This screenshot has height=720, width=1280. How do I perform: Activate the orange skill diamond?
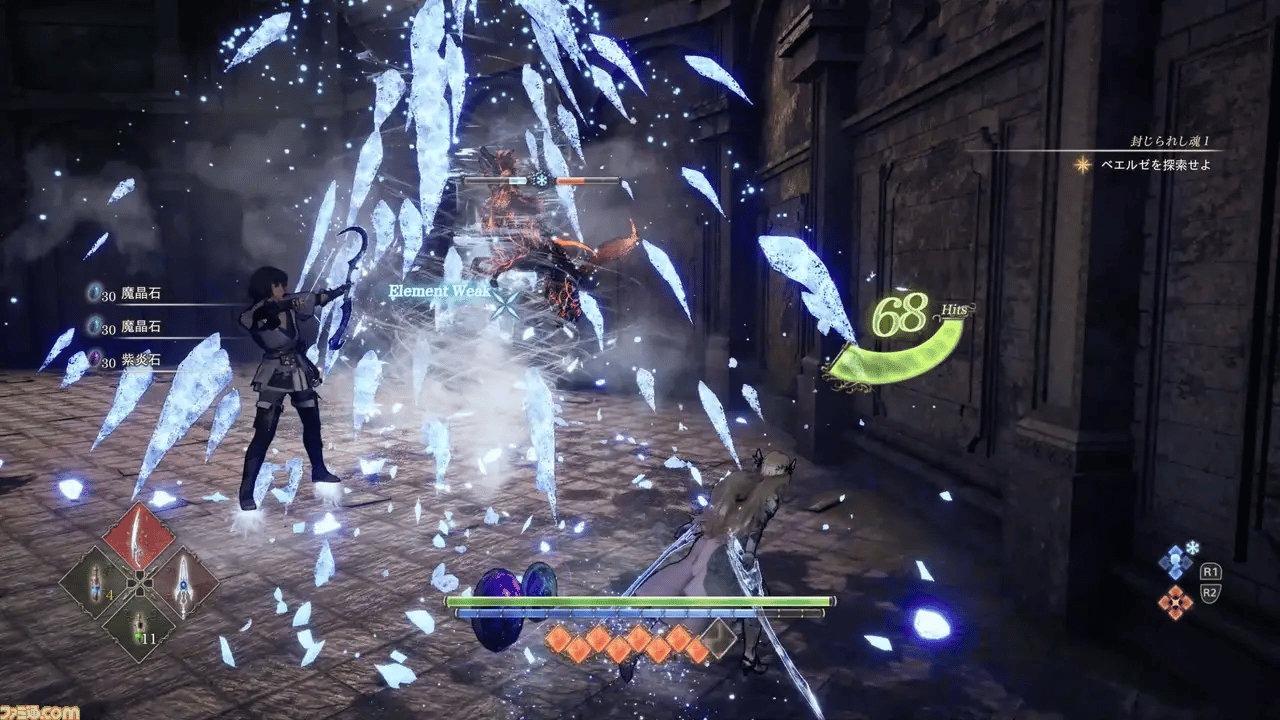click(x=1174, y=601)
